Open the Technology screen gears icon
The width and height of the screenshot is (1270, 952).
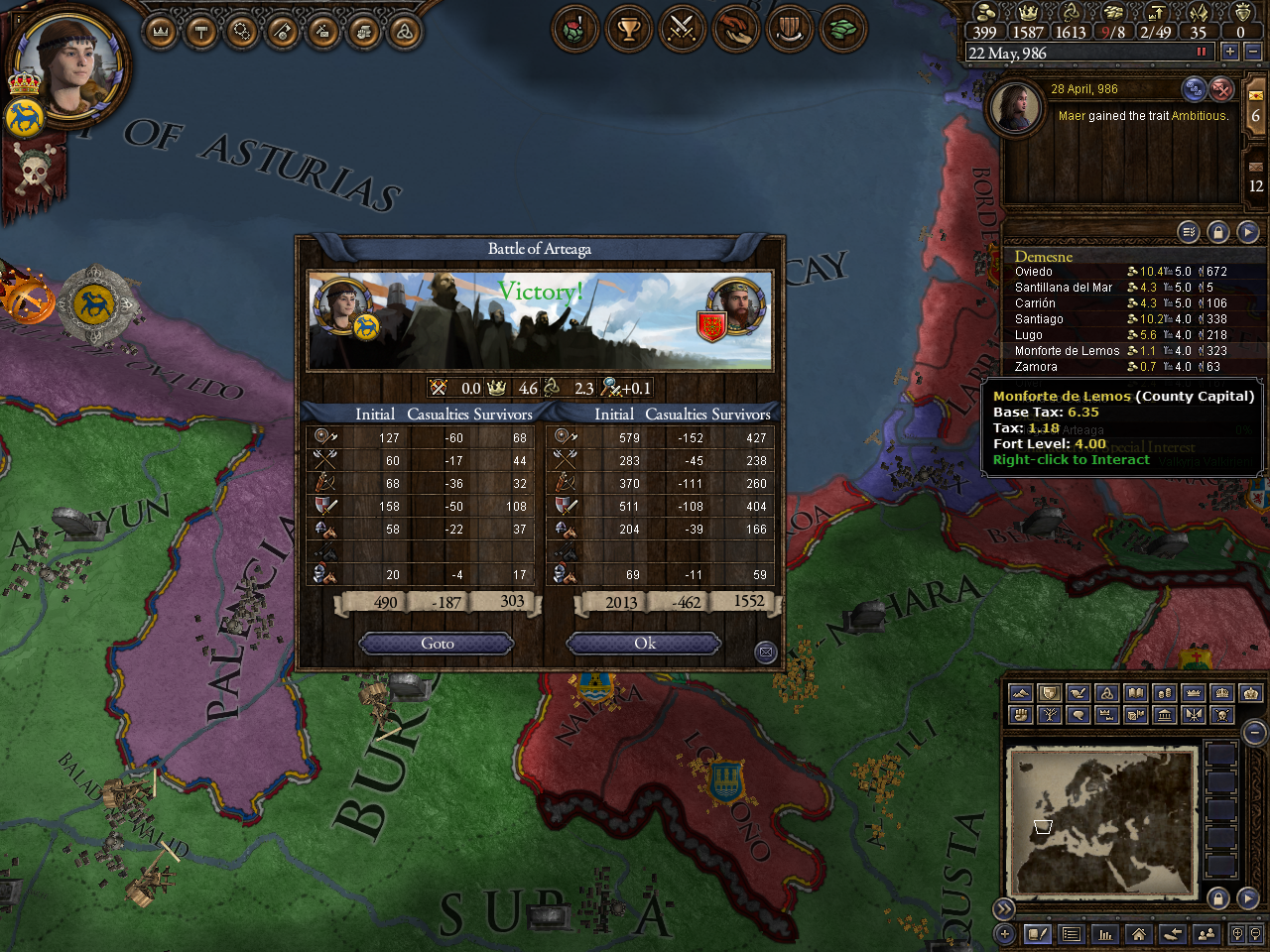click(243, 29)
